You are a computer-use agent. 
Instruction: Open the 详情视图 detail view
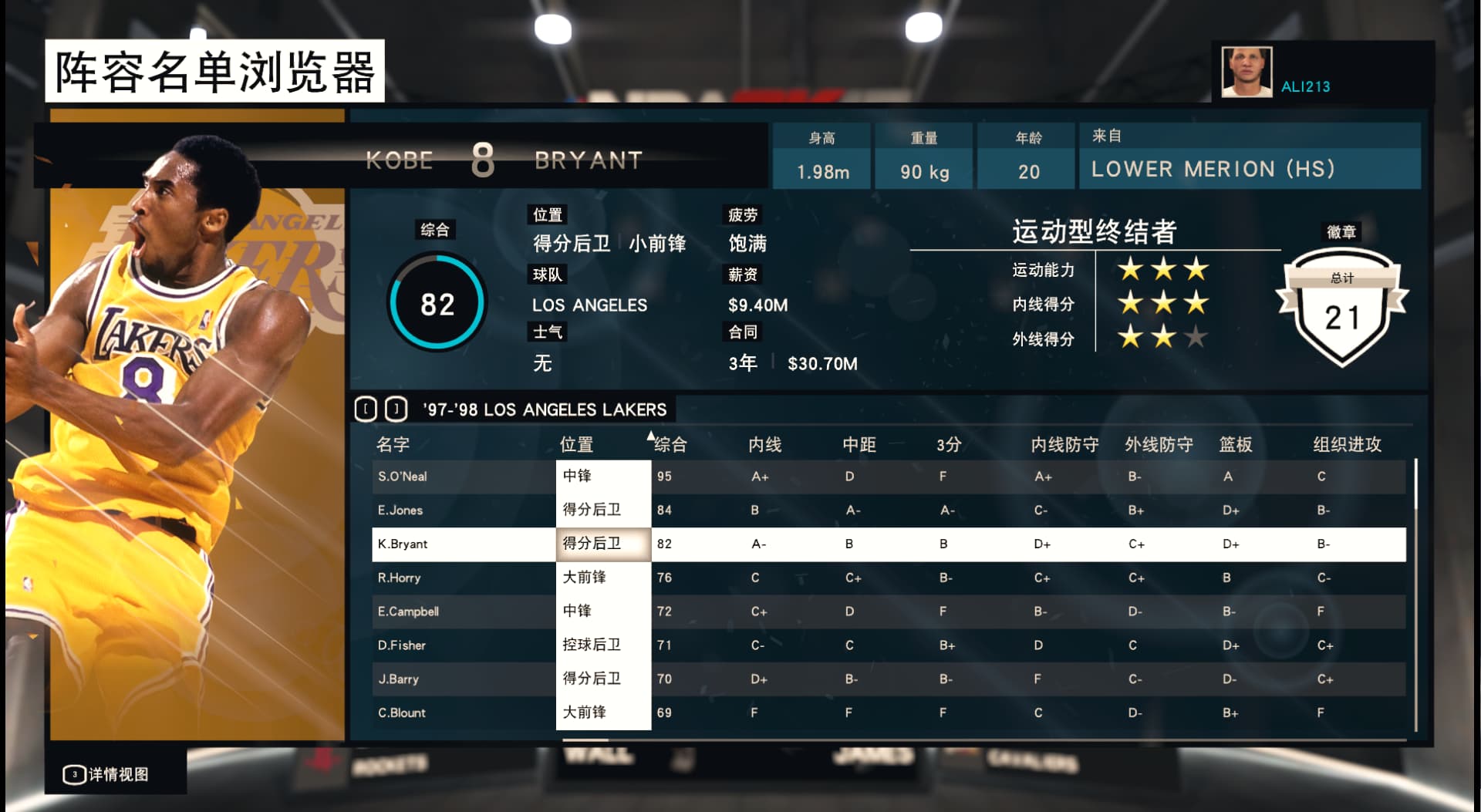tap(108, 774)
